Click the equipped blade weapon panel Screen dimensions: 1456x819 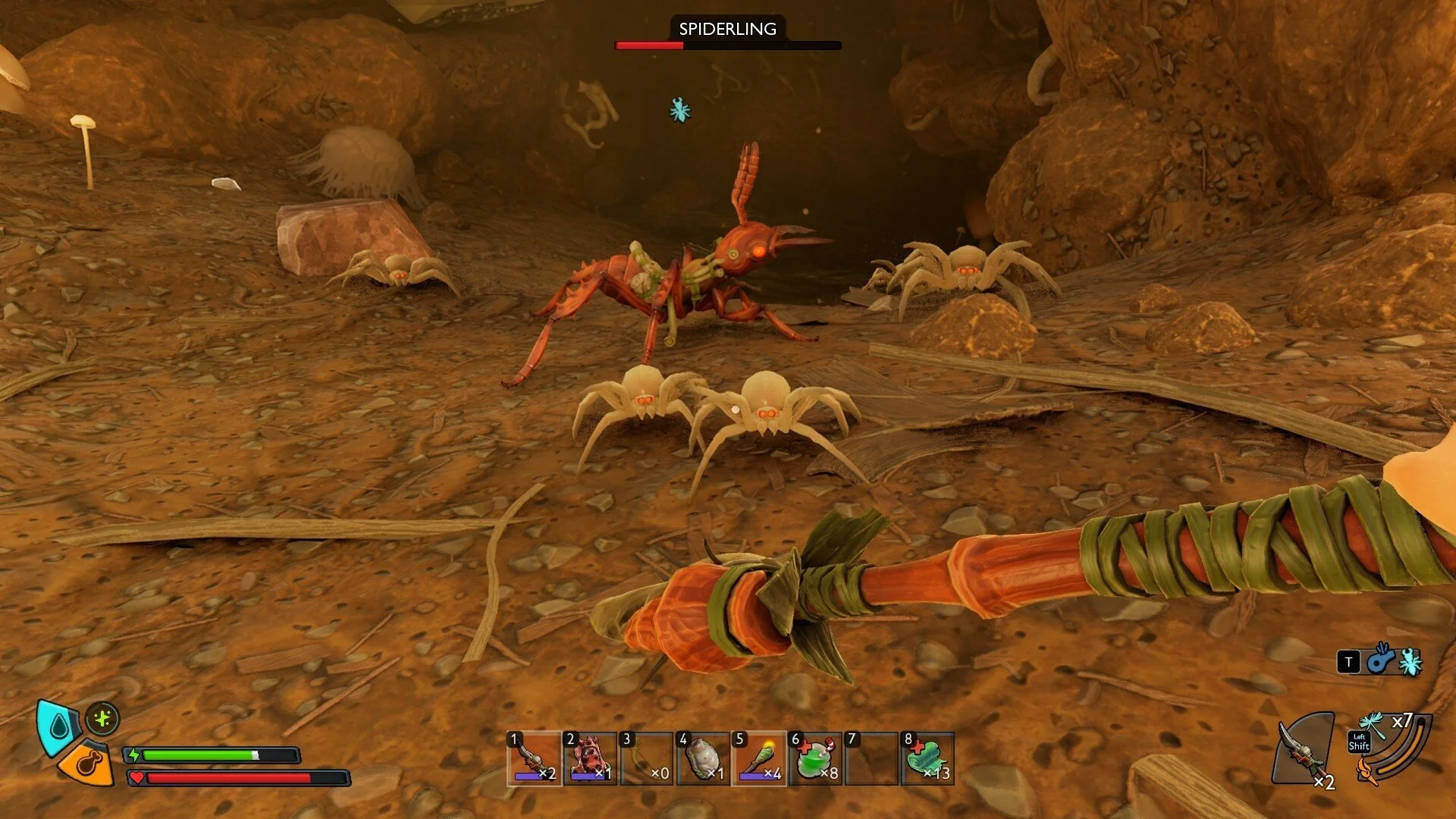click(x=1304, y=749)
